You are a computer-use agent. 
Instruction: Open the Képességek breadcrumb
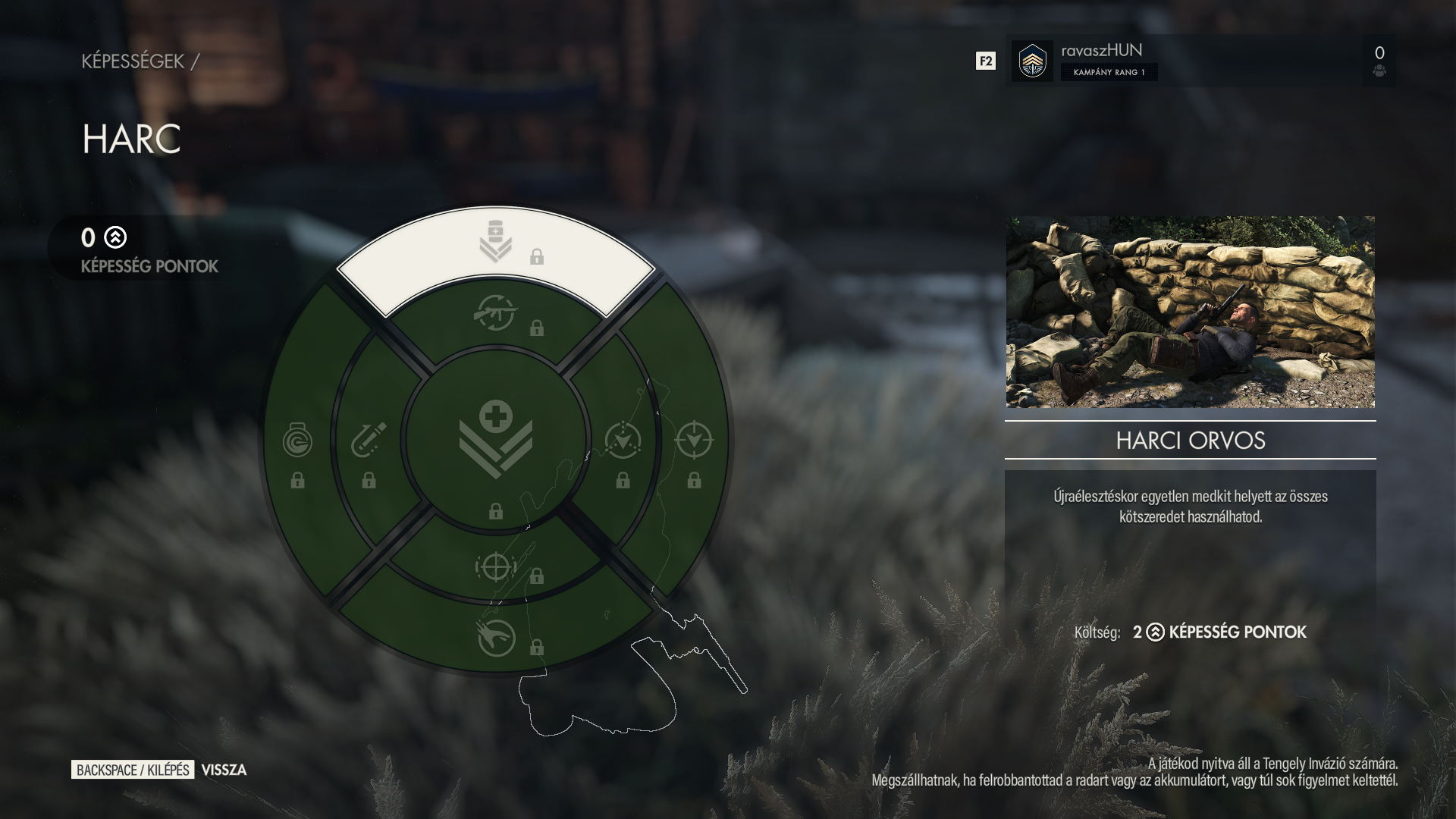133,61
